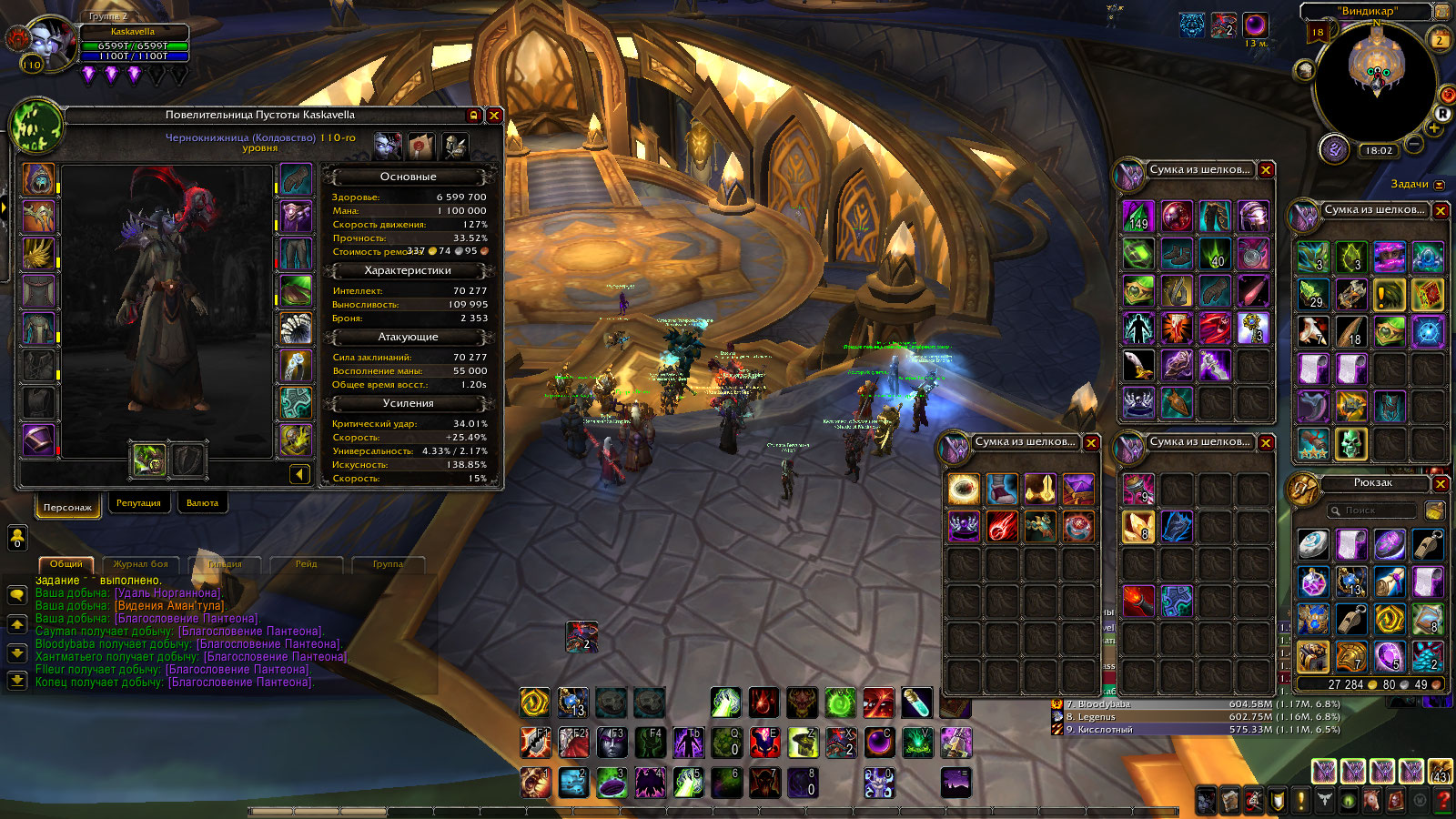Collapse the Задачи objectives tracker
Screen dimensions: 1456x819
pos(1439,185)
